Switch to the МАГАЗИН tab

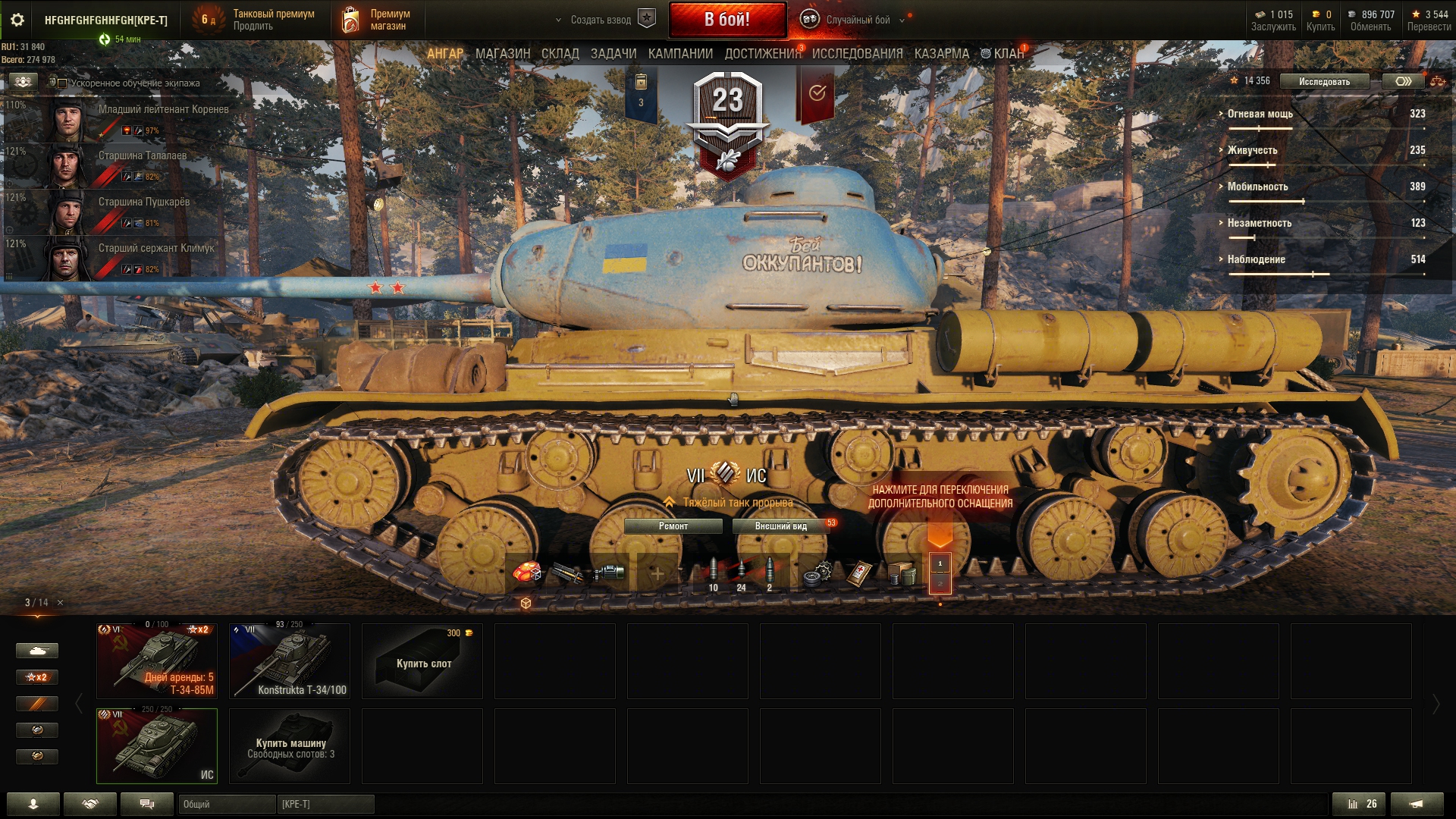pyautogui.click(x=504, y=53)
